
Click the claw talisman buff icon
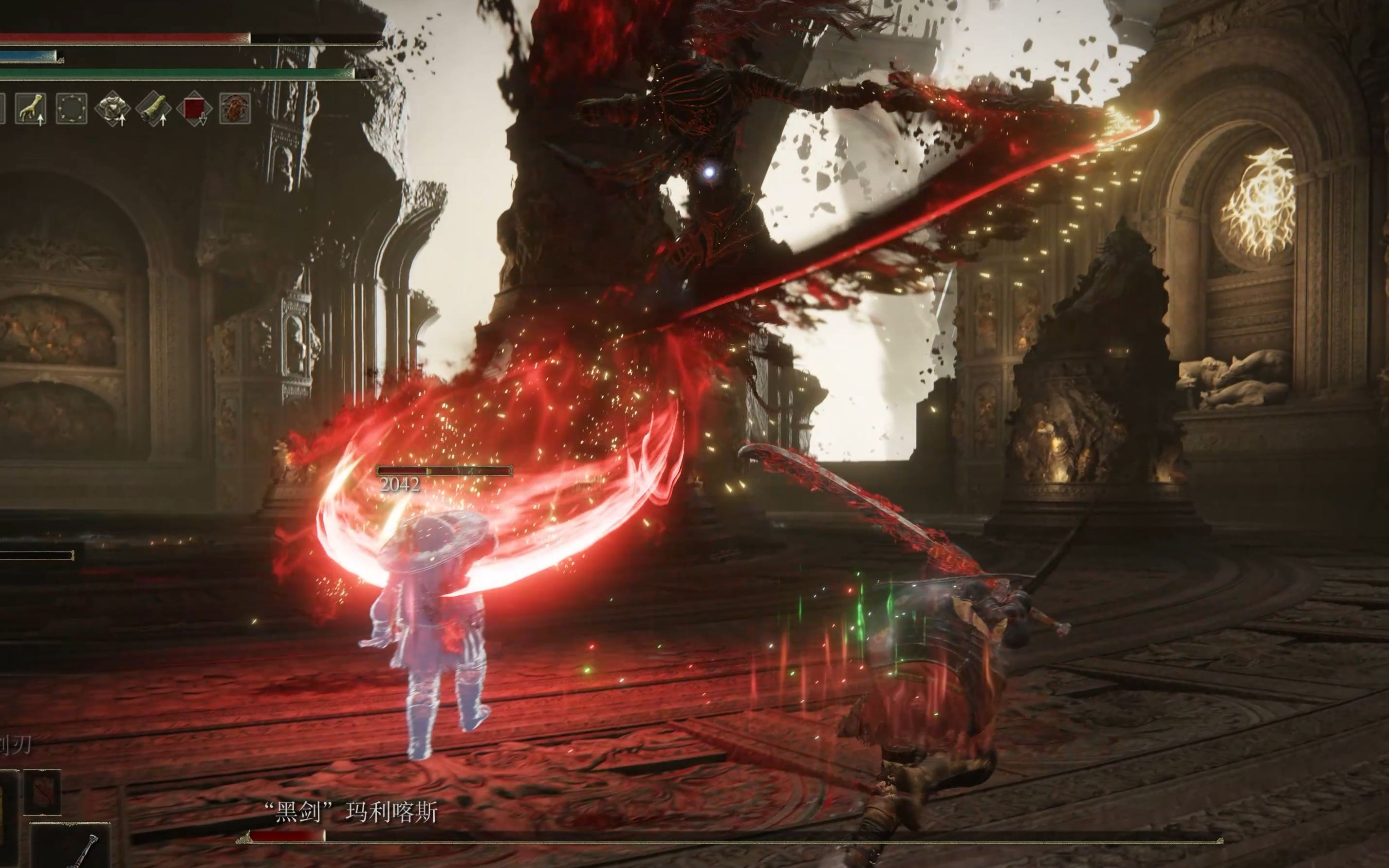coord(30,109)
